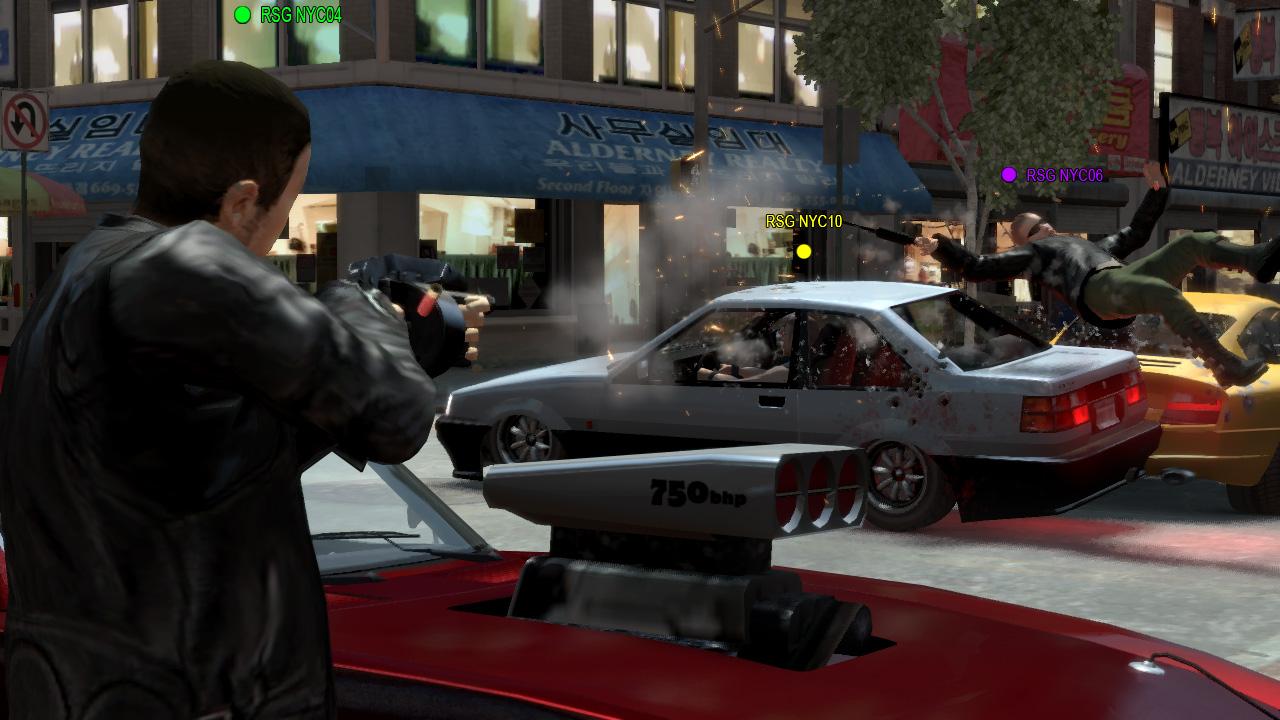Click the yellow RSG NYC10 player marker
Viewport: 1280px width, 720px height.
pyautogui.click(x=803, y=251)
